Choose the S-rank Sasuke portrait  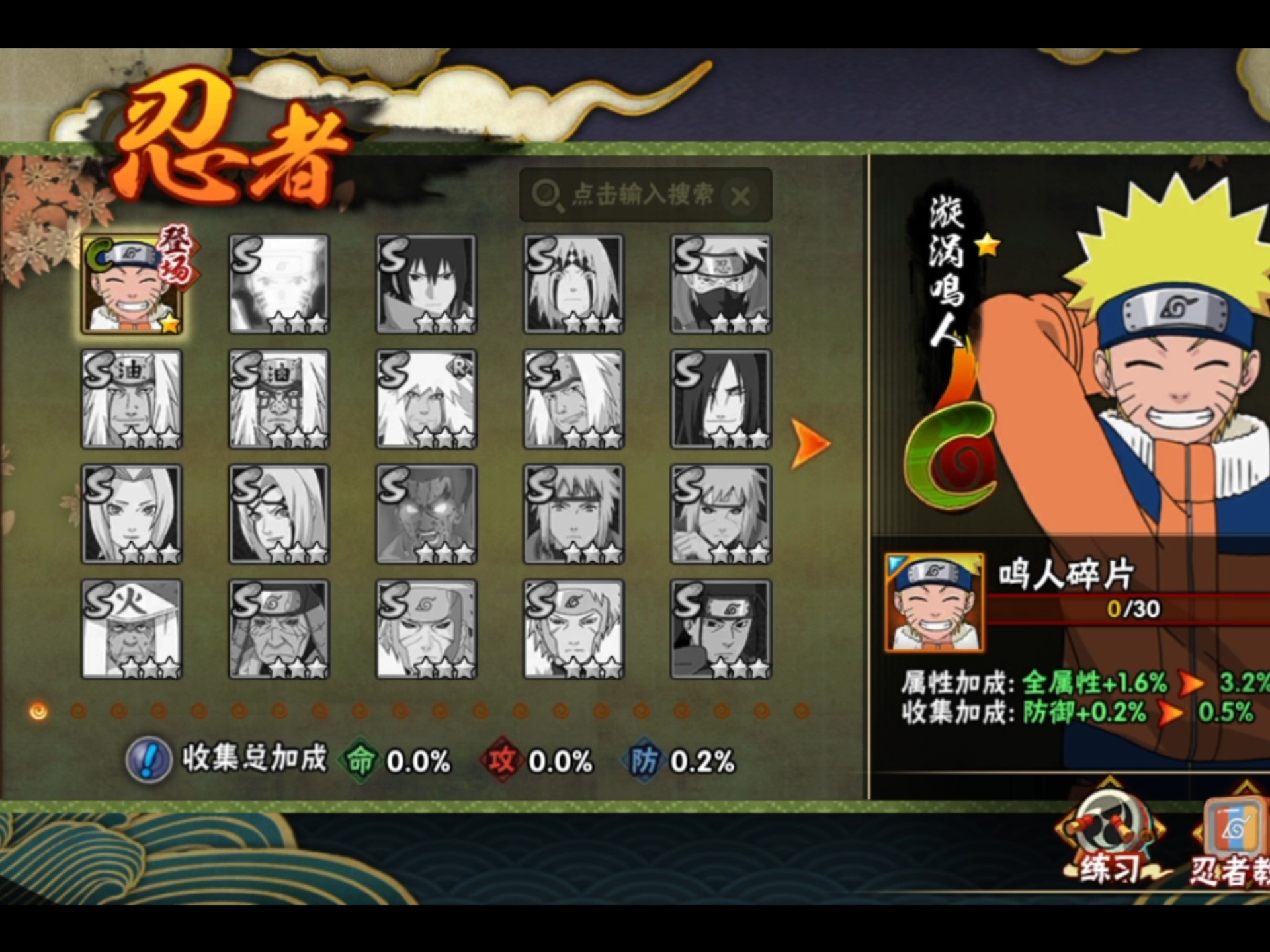click(426, 284)
